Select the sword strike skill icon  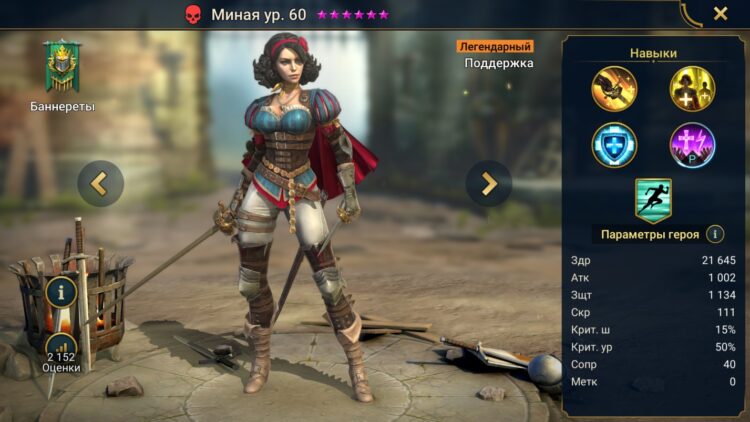coord(614,88)
